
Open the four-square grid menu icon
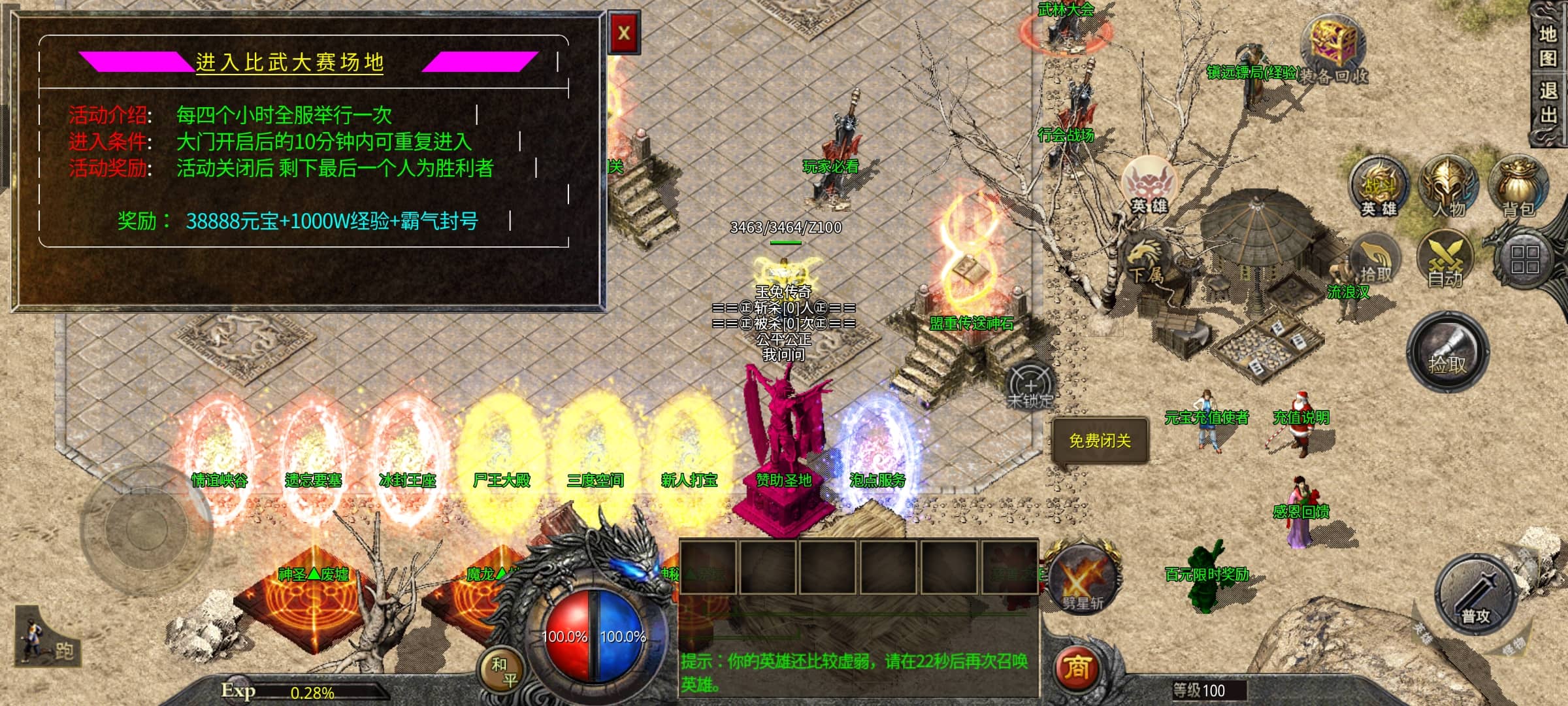pos(1524,259)
